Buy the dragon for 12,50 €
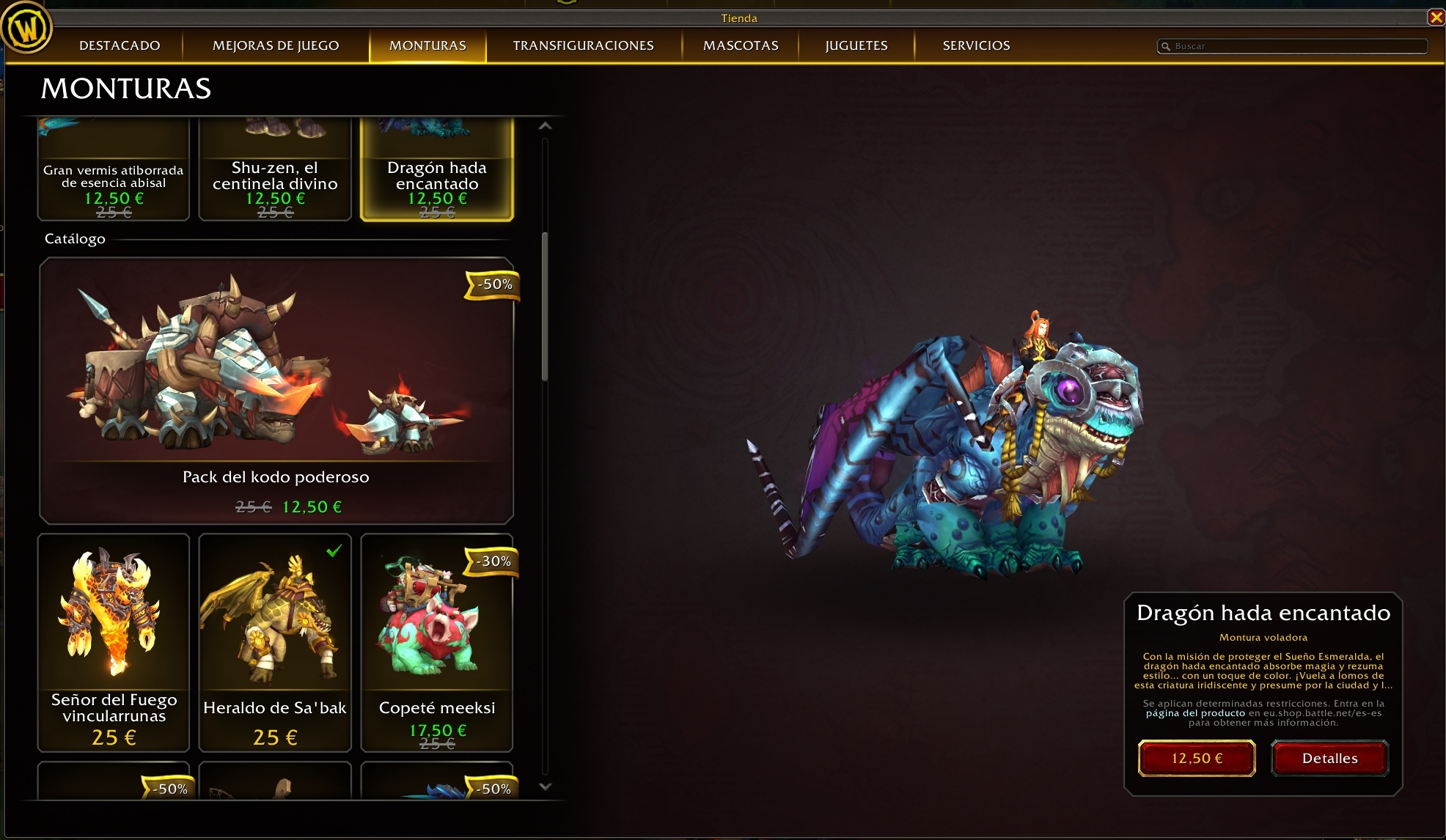 tap(1197, 758)
